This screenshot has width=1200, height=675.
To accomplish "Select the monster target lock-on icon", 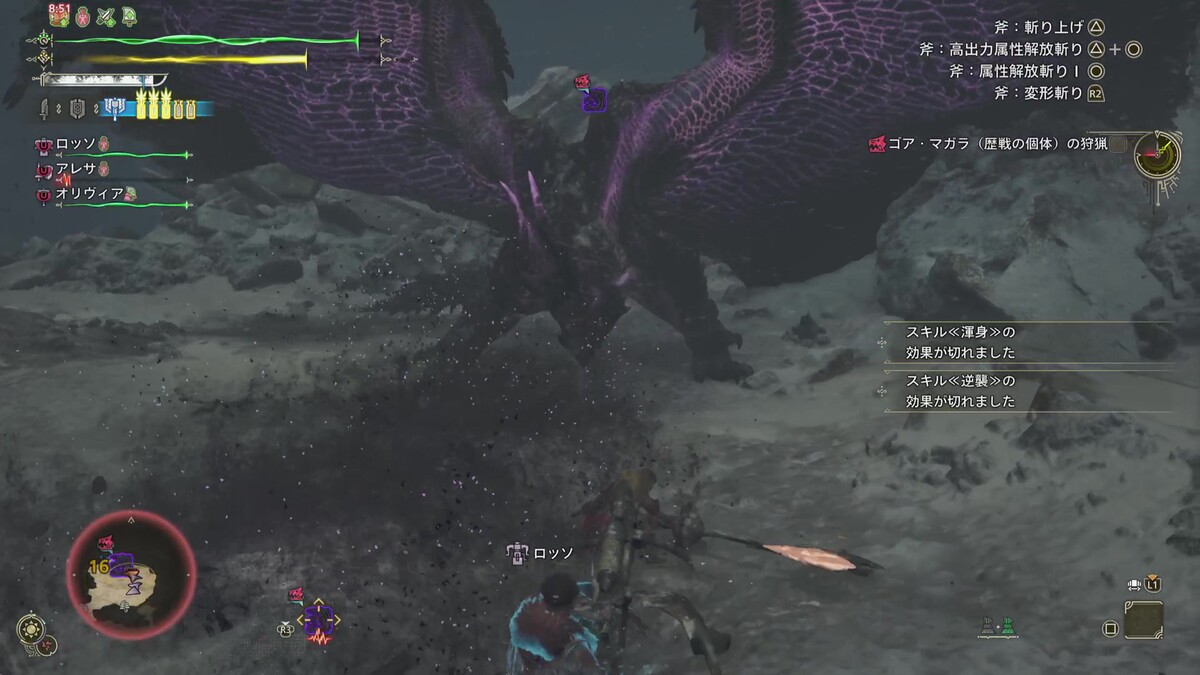I will click(x=318, y=621).
